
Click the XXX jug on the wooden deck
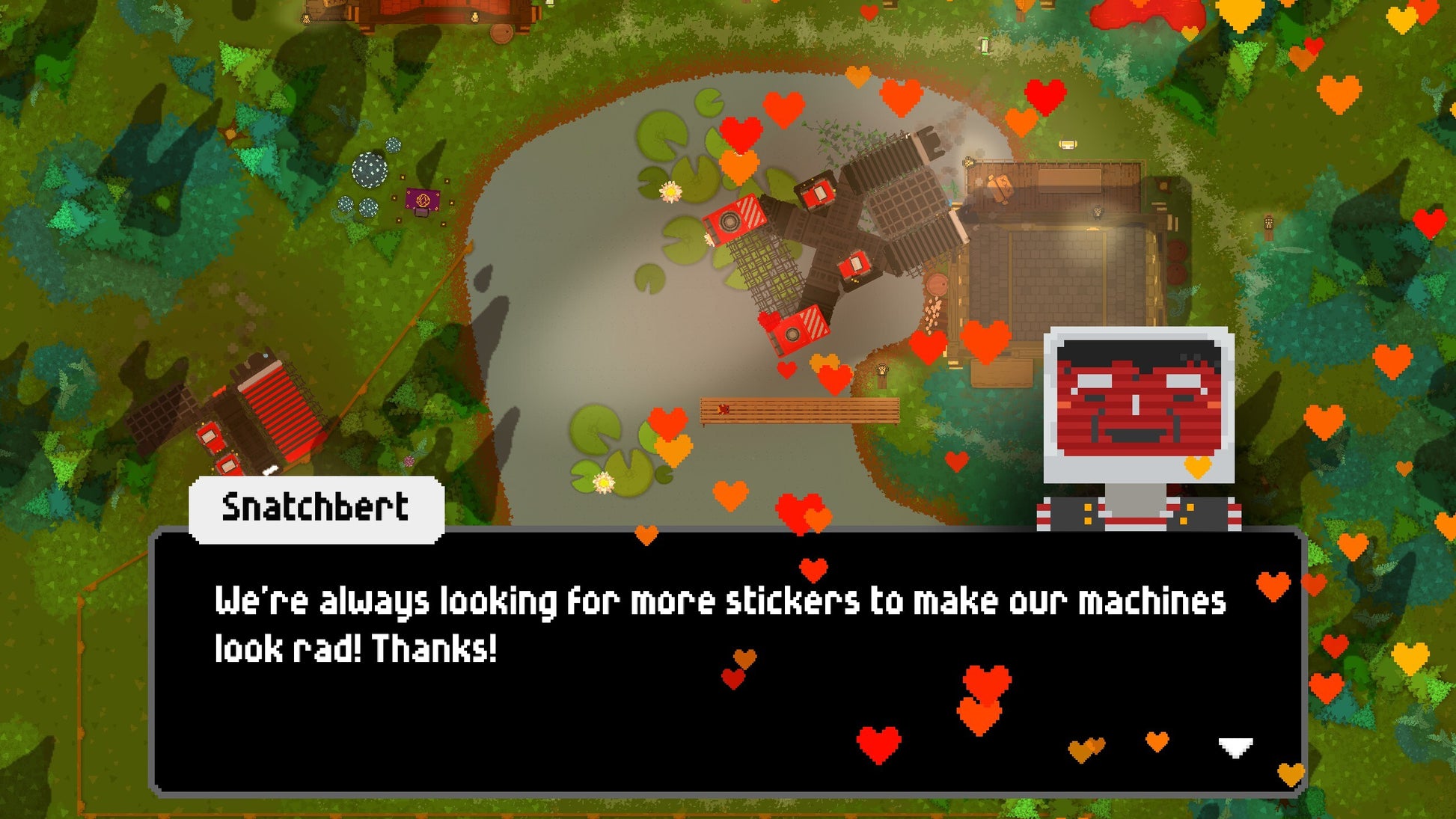(x=1001, y=187)
